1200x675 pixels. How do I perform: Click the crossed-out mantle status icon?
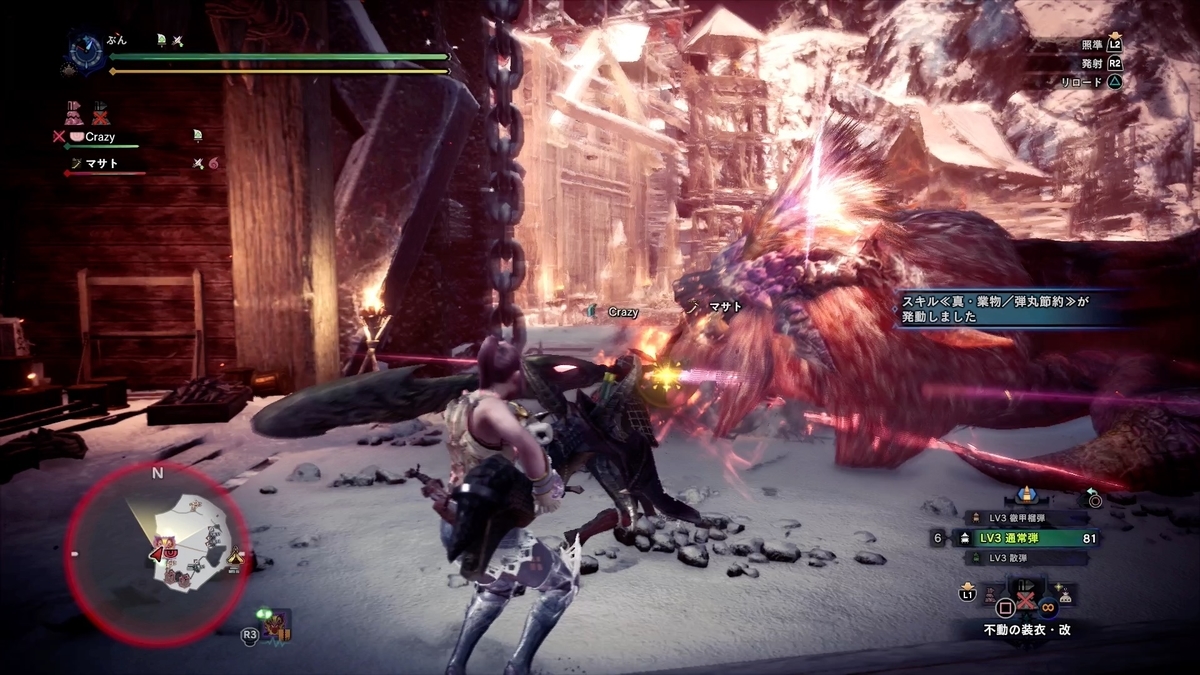coord(100,112)
